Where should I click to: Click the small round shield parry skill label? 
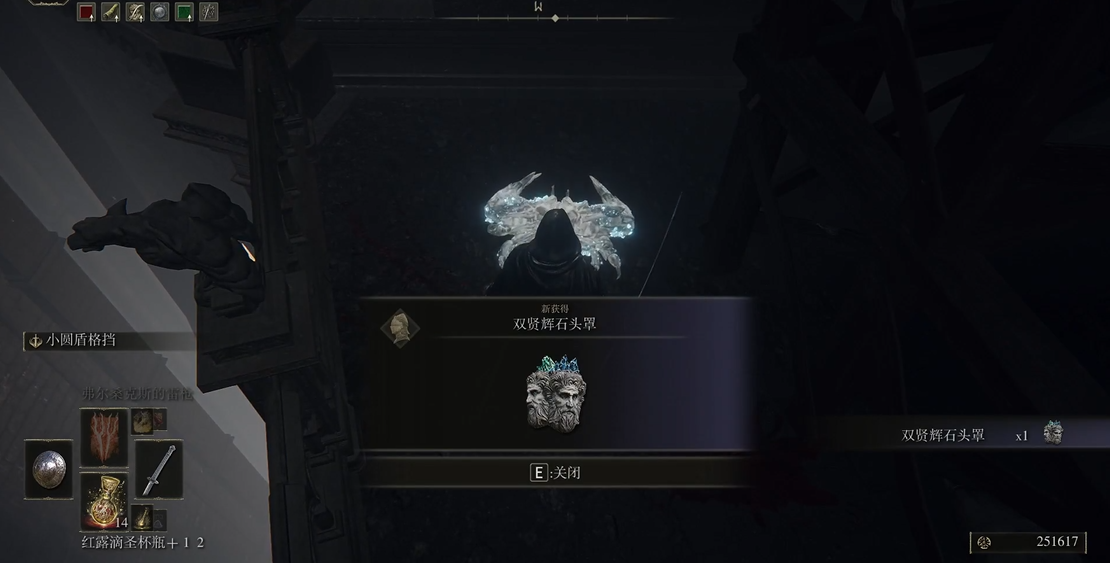point(80,340)
